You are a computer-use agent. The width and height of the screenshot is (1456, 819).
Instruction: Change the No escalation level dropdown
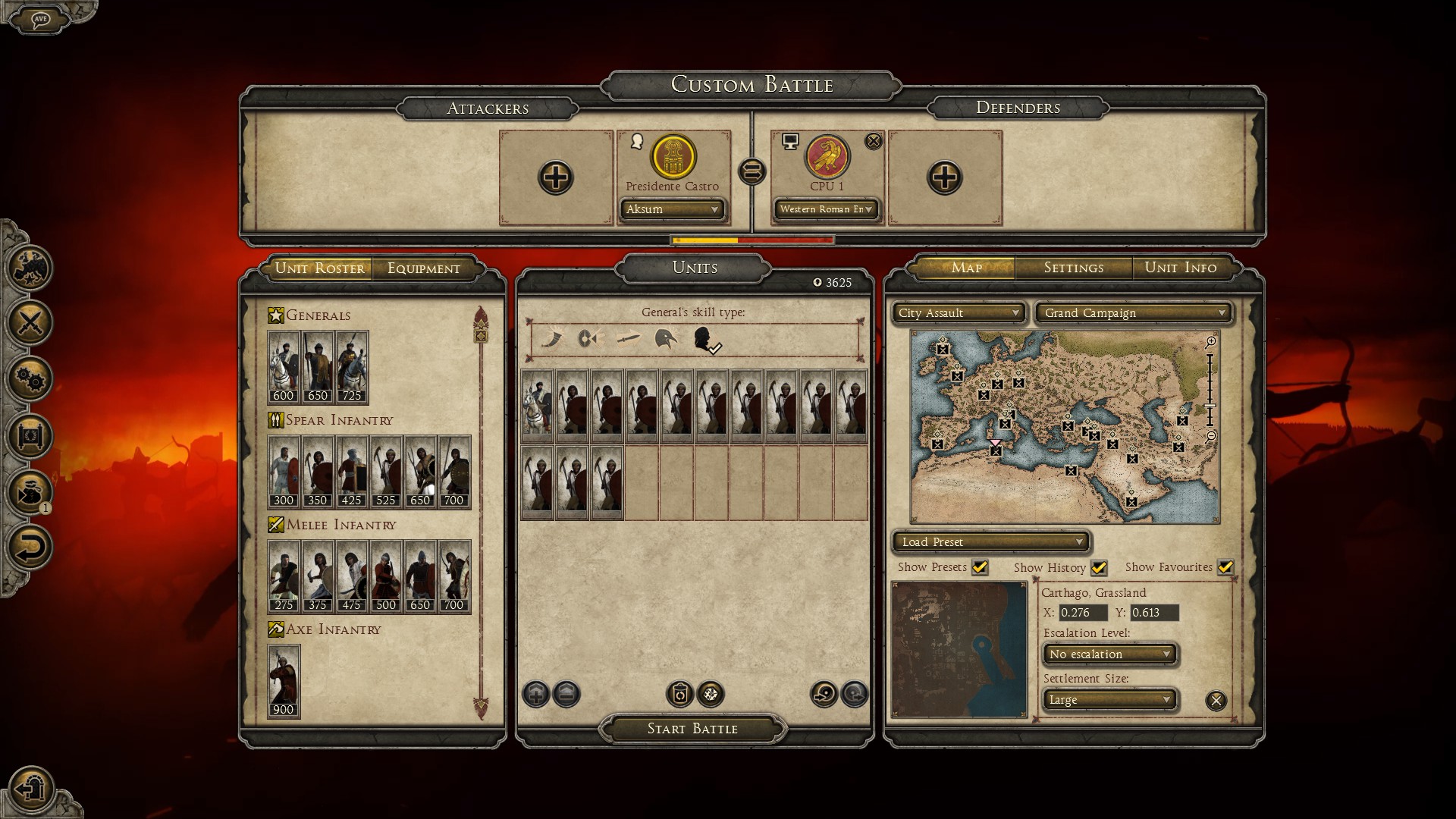pyautogui.click(x=1110, y=654)
